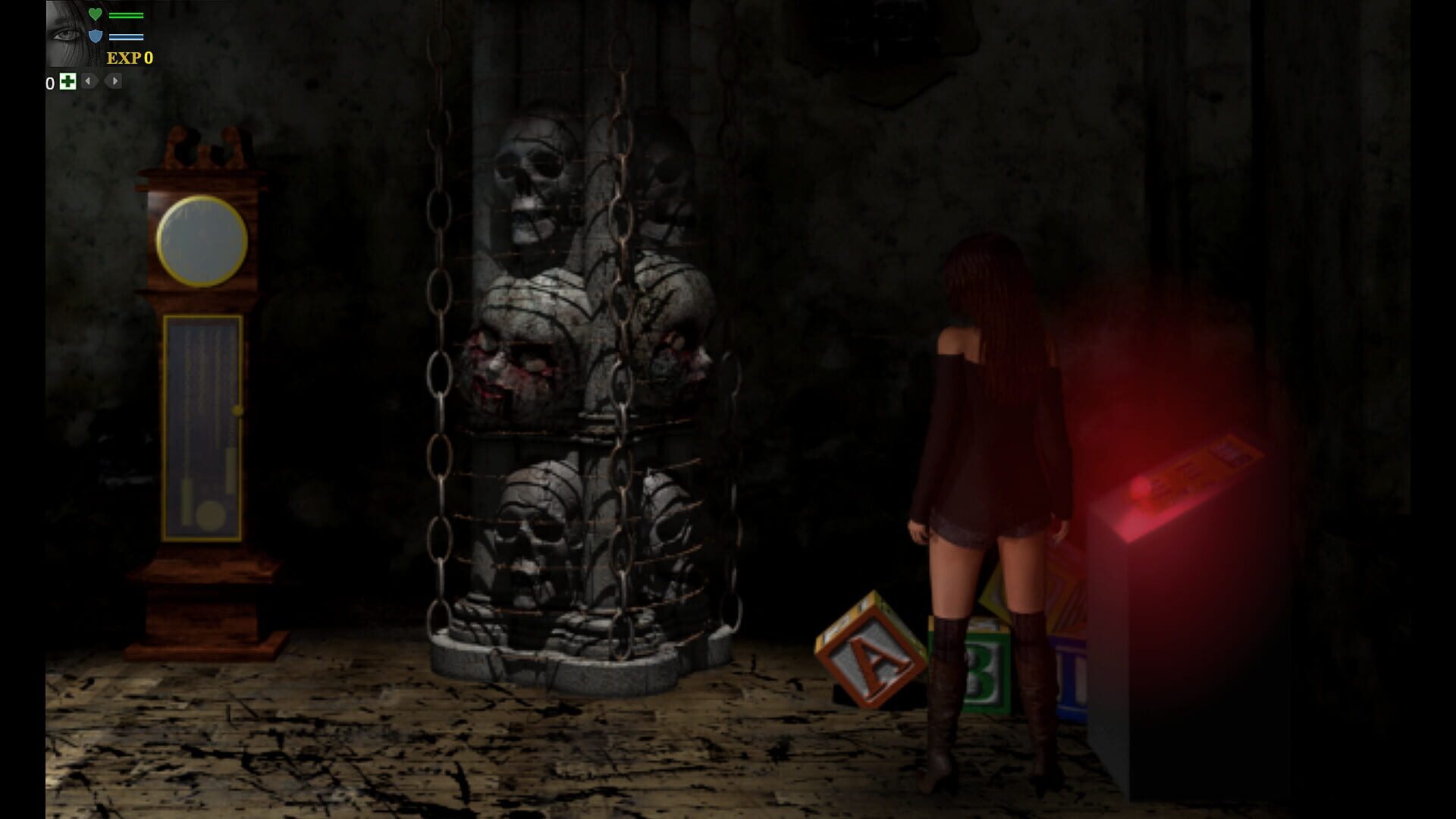Select the green cross healing item icon
This screenshot has height=819, width=1456.
(68, 82)
